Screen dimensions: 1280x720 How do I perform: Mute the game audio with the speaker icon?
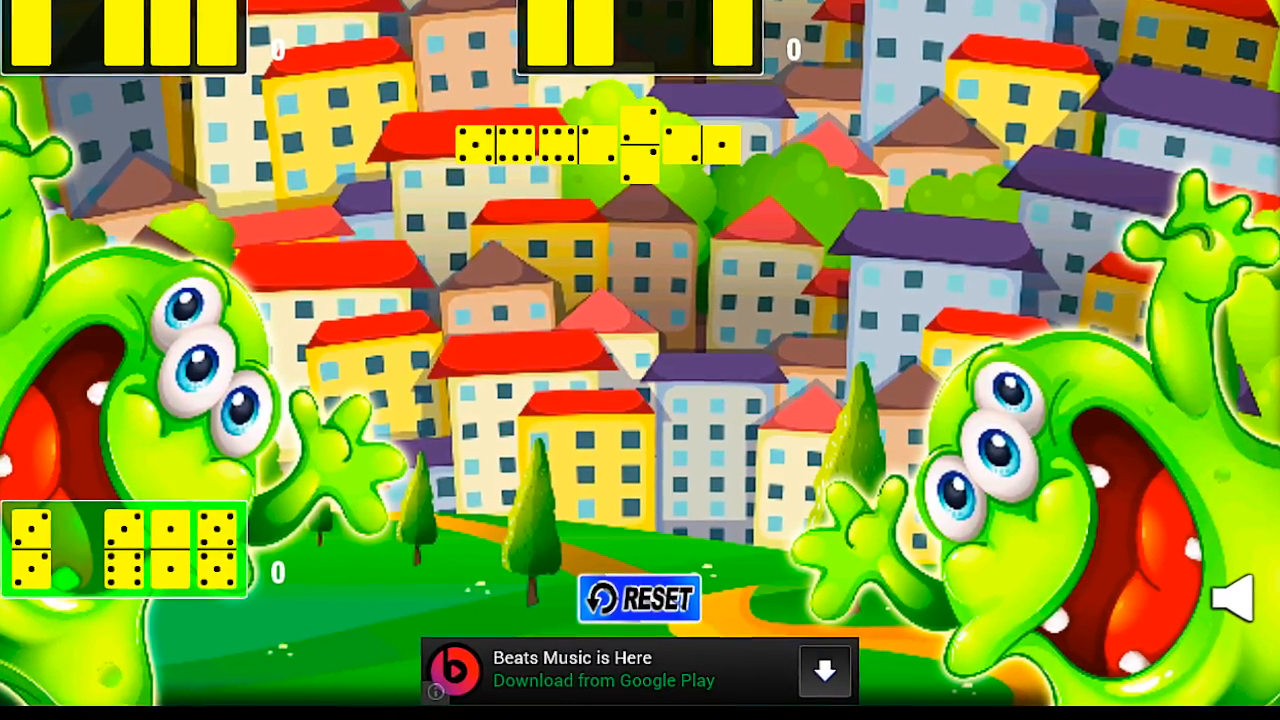tap(1233, 597)
